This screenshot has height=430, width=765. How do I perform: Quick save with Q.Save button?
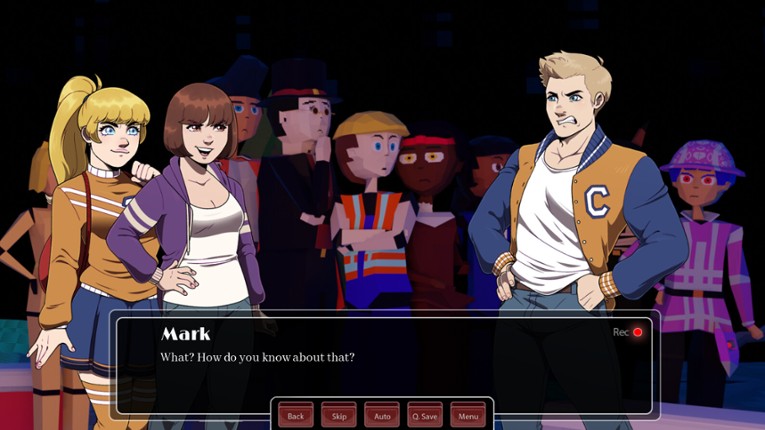pyautogui.click(x=425, y=415)
